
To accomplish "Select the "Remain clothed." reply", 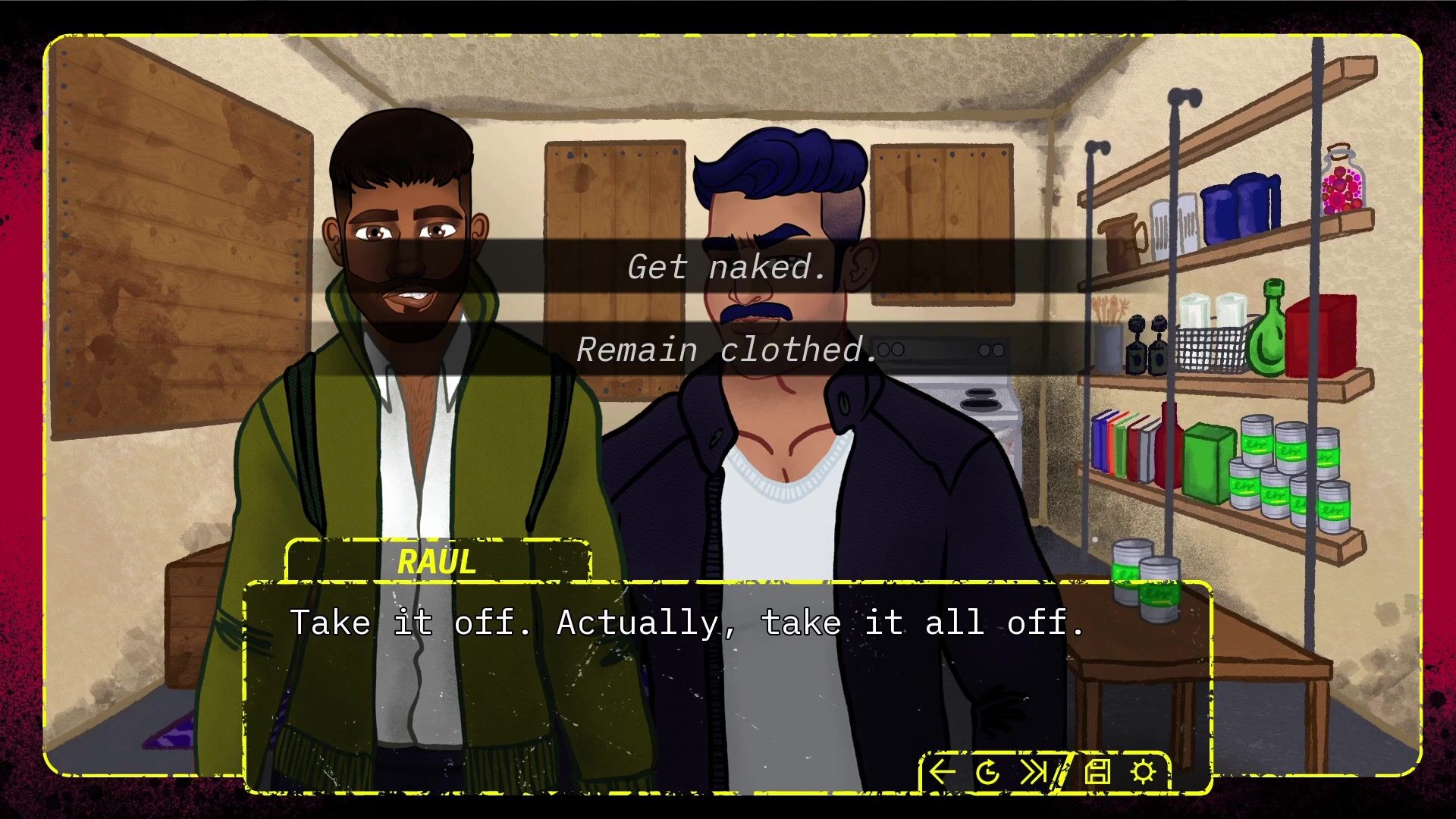I will pyautogui.click(x=726, y=350).
